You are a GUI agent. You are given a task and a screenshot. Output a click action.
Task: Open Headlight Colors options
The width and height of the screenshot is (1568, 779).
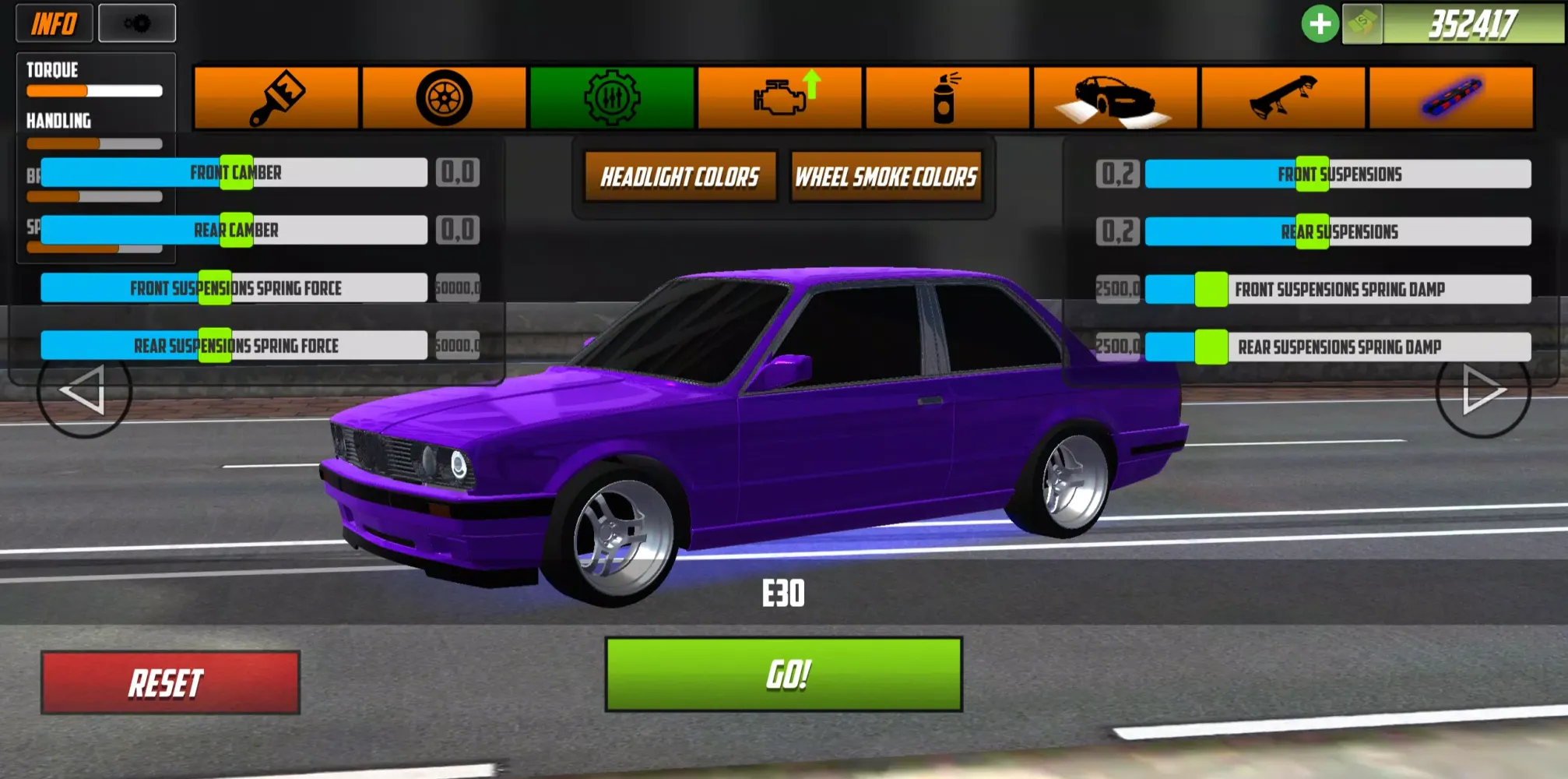point(680,177)
